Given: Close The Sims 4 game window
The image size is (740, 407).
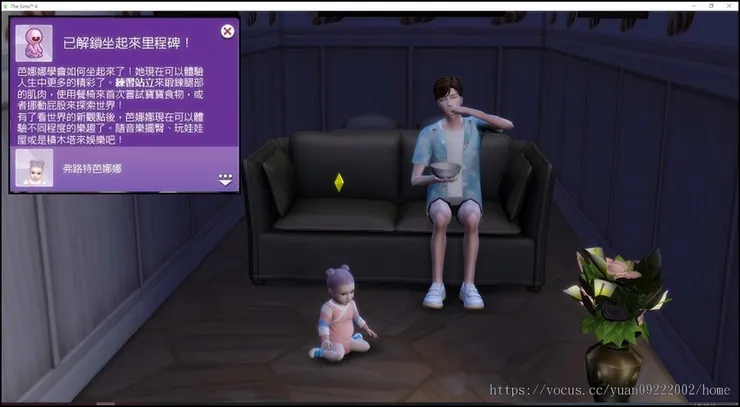Looking at the screenshot, I should click(x=730, y=5).
